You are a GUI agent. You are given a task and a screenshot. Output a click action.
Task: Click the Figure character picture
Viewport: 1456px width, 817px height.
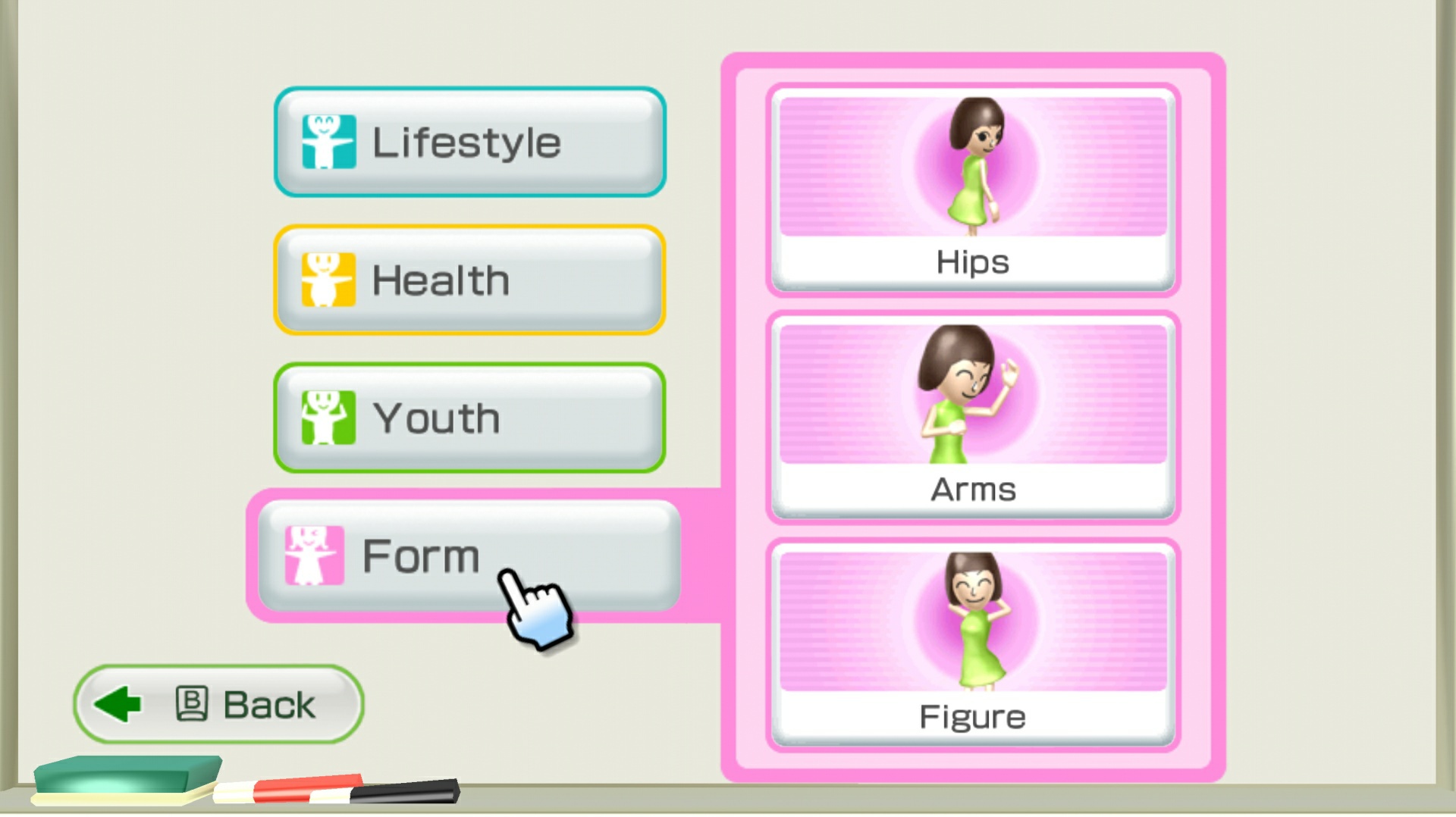(973, 621)
